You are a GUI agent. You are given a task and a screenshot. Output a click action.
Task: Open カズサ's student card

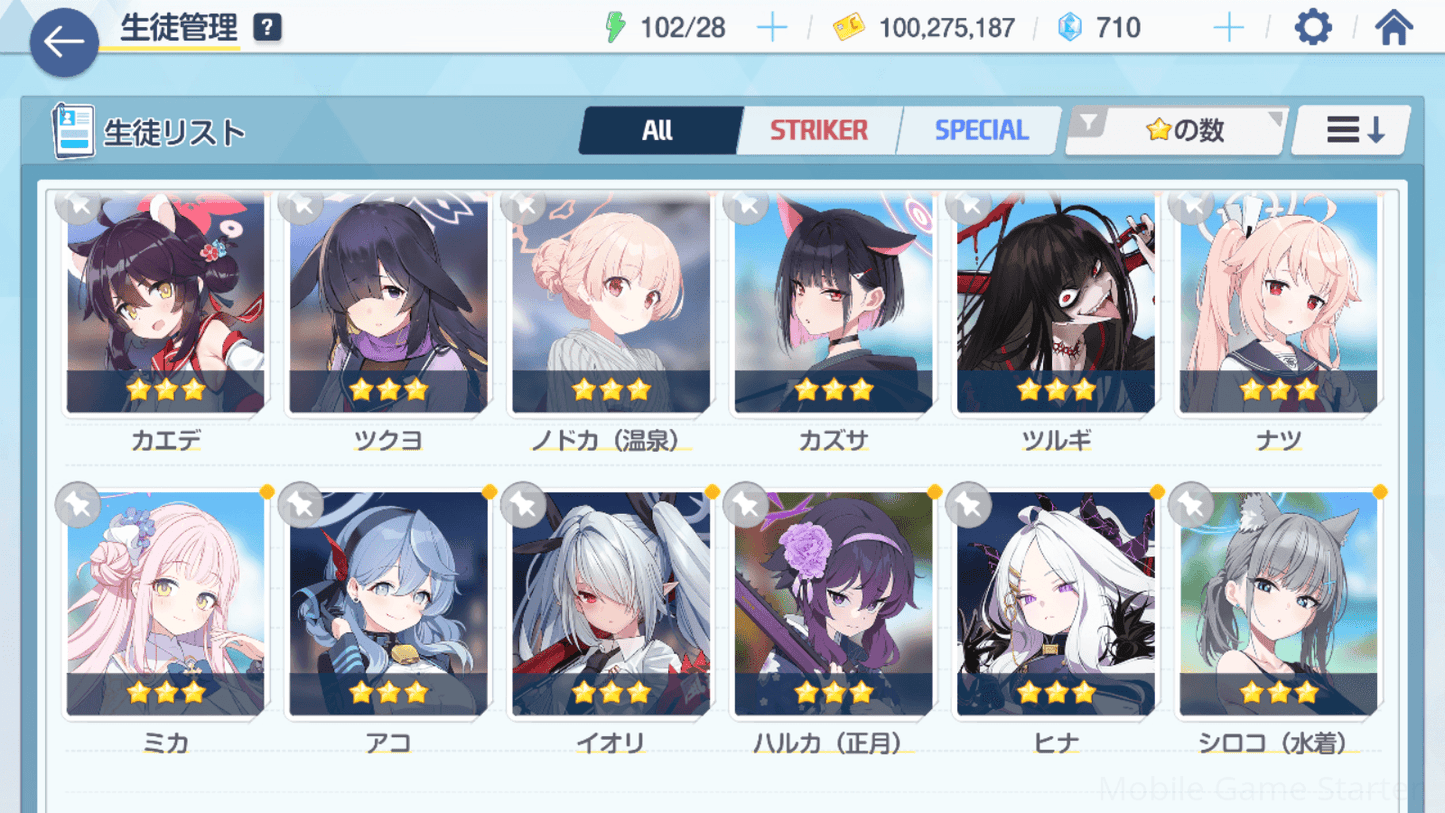coord(833,305)
